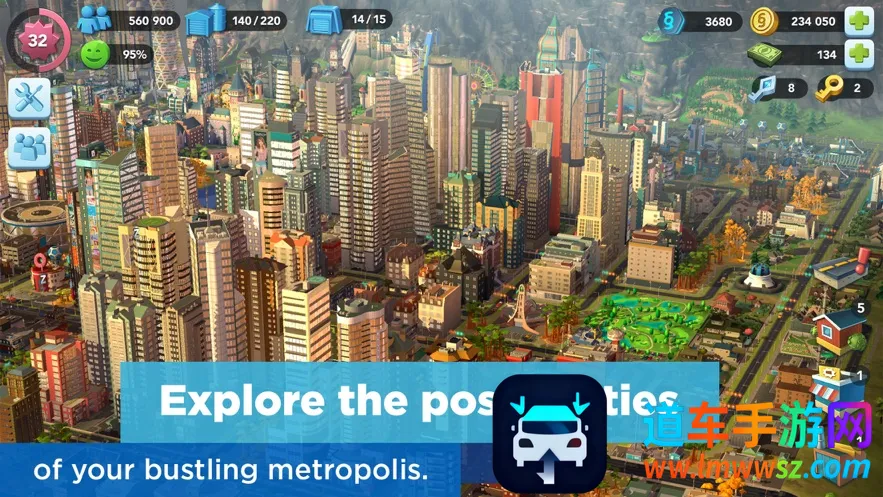This screenshot has height=497, width=883.
Task: Open the striped-awning shop build menu
Action: (x=832, y=387)
